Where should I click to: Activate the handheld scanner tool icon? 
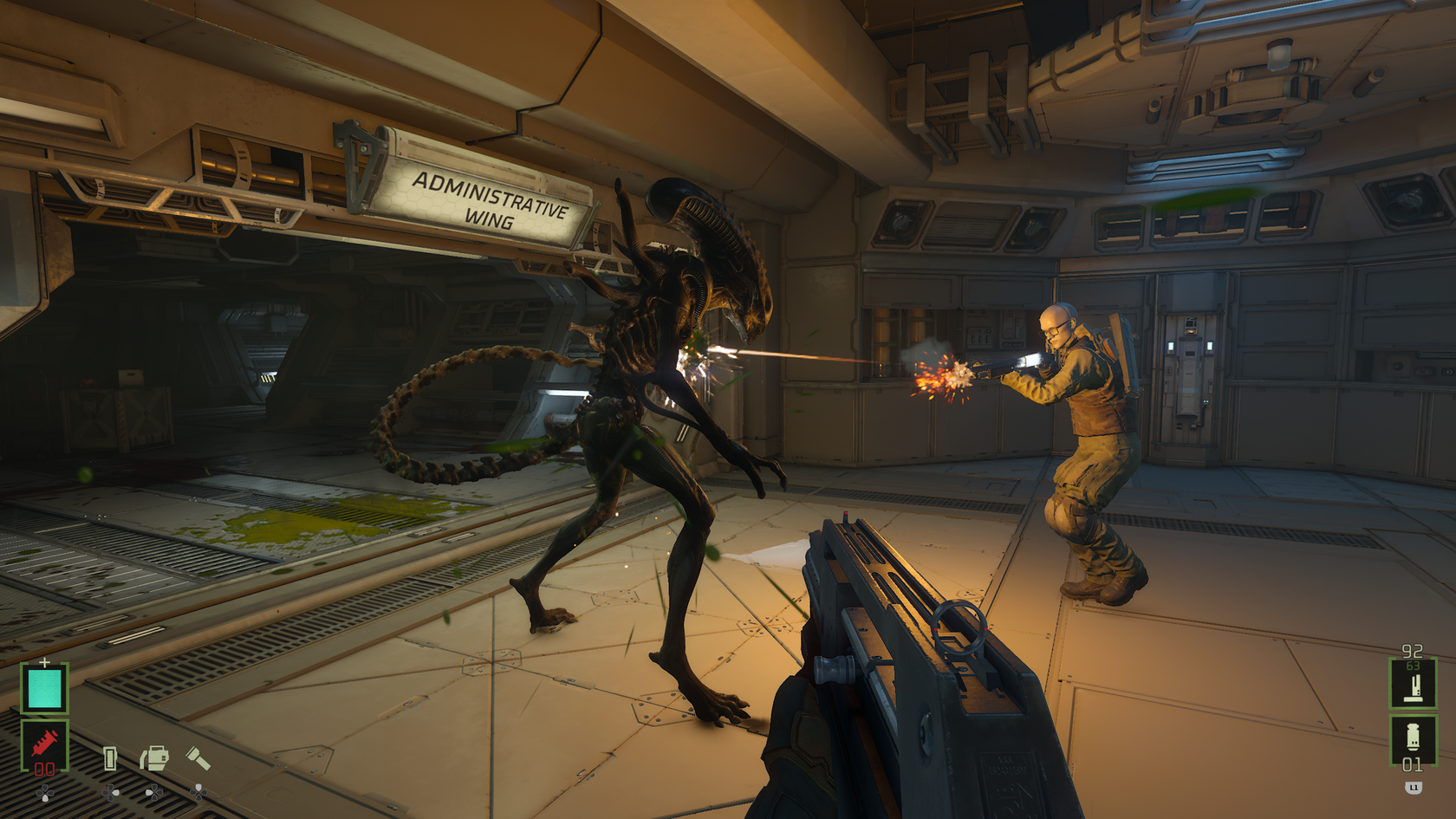tap(154, 758)
